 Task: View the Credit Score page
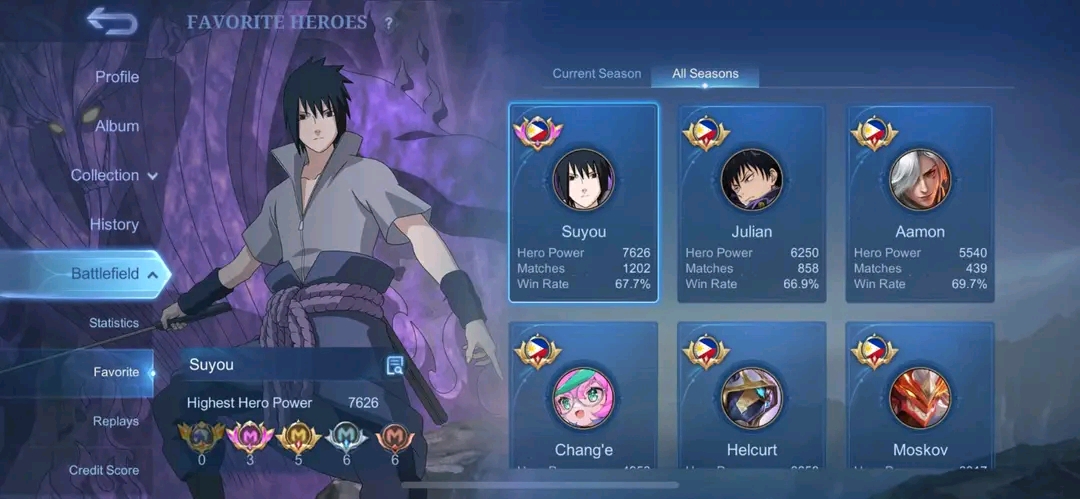104,470
